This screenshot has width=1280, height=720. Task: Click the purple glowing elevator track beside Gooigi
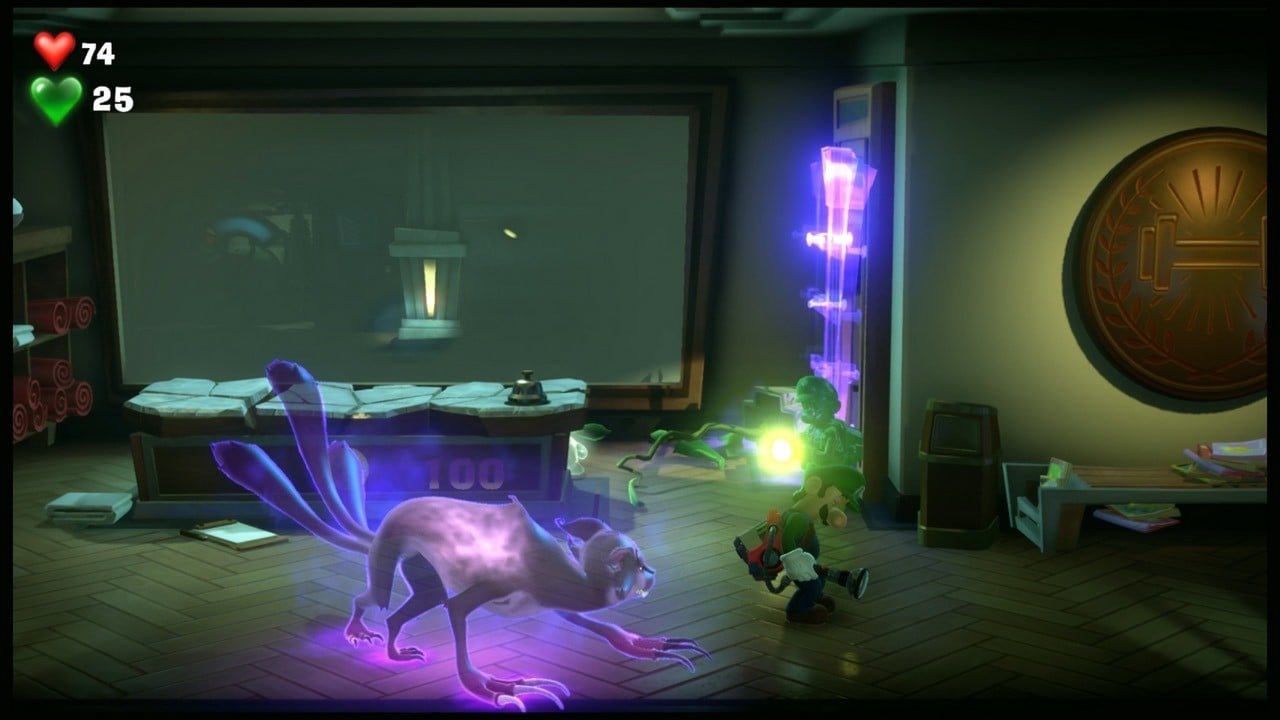[x=838, y=250]
